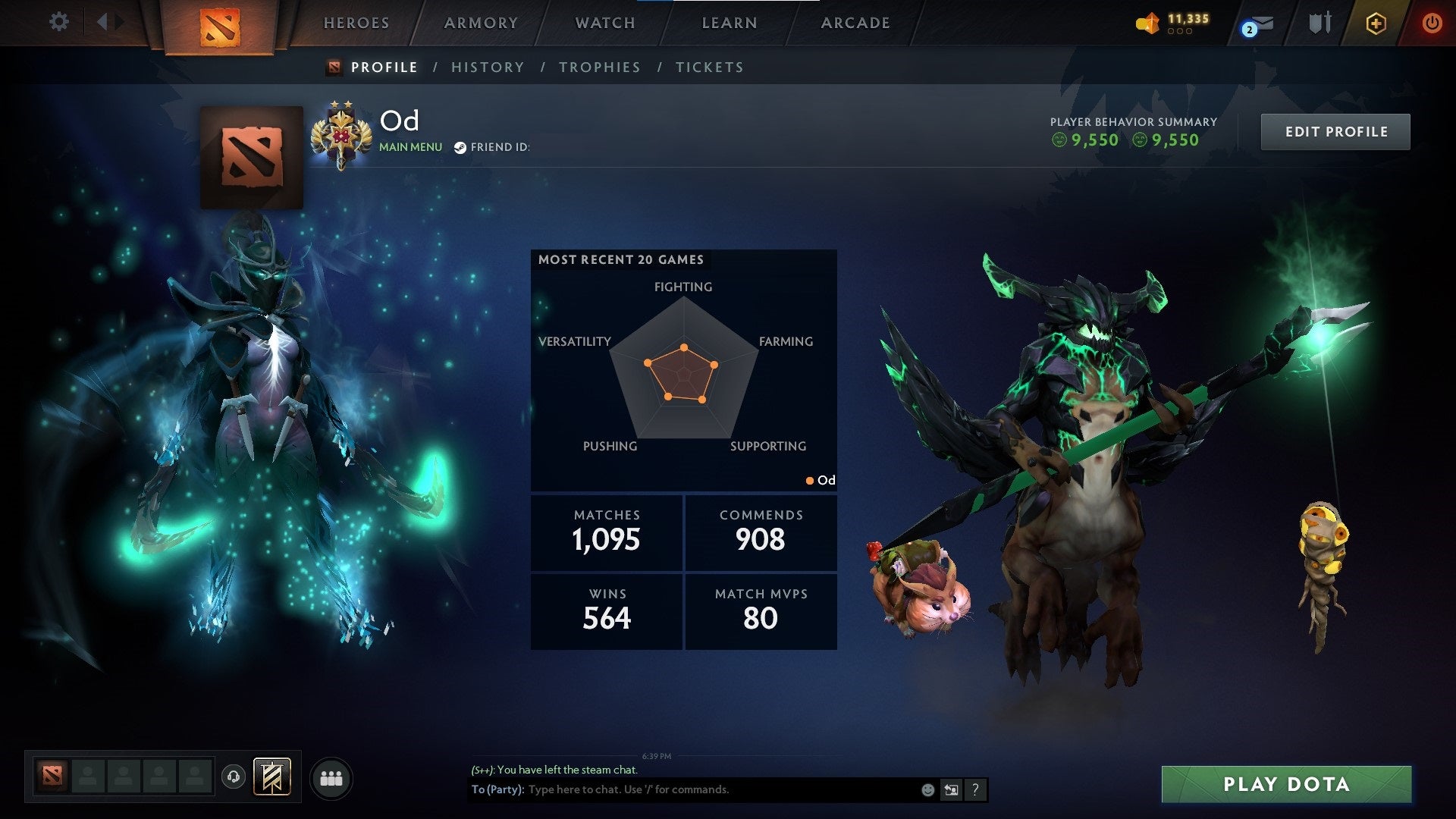Click the EDIT PROFILE button
The image size is (1456, 819).
(x=1335, y=131)
